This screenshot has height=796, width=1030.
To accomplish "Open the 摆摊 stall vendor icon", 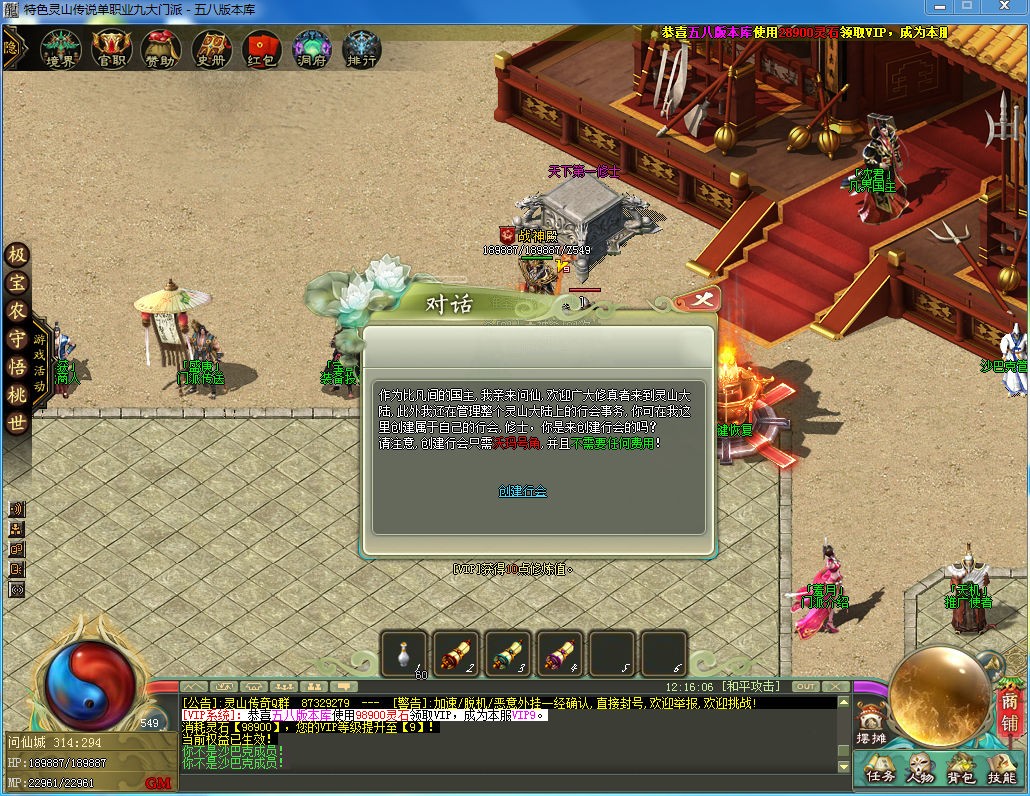I will (x=870, y=722).
